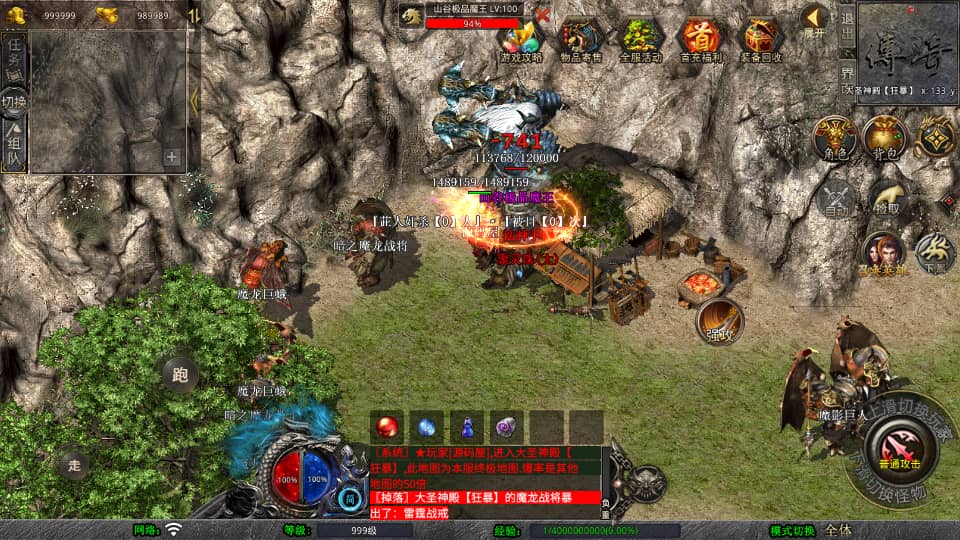This screenshot has height=540, width=960.
Task: Click the 展开 expand arrow
Action: [x=814, y=20]
